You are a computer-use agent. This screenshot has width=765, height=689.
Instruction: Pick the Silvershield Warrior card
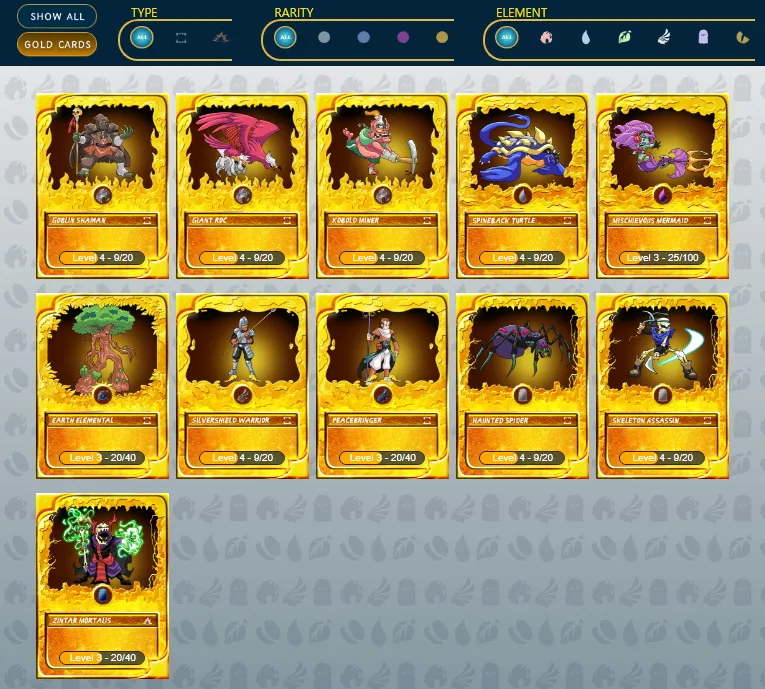tap(242, 385)
